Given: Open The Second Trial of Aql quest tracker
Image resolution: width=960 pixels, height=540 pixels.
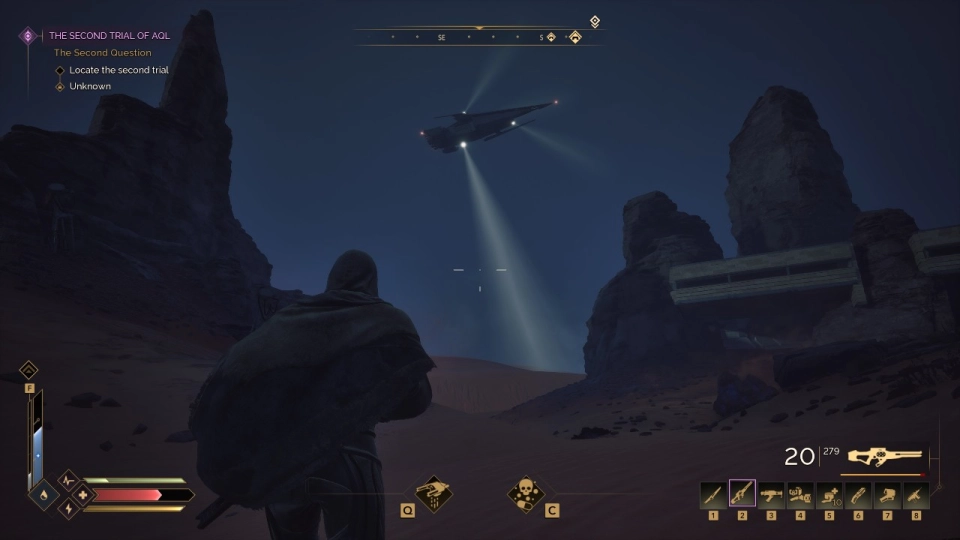Looking at the screenshot, I should (x=110, y=35).
